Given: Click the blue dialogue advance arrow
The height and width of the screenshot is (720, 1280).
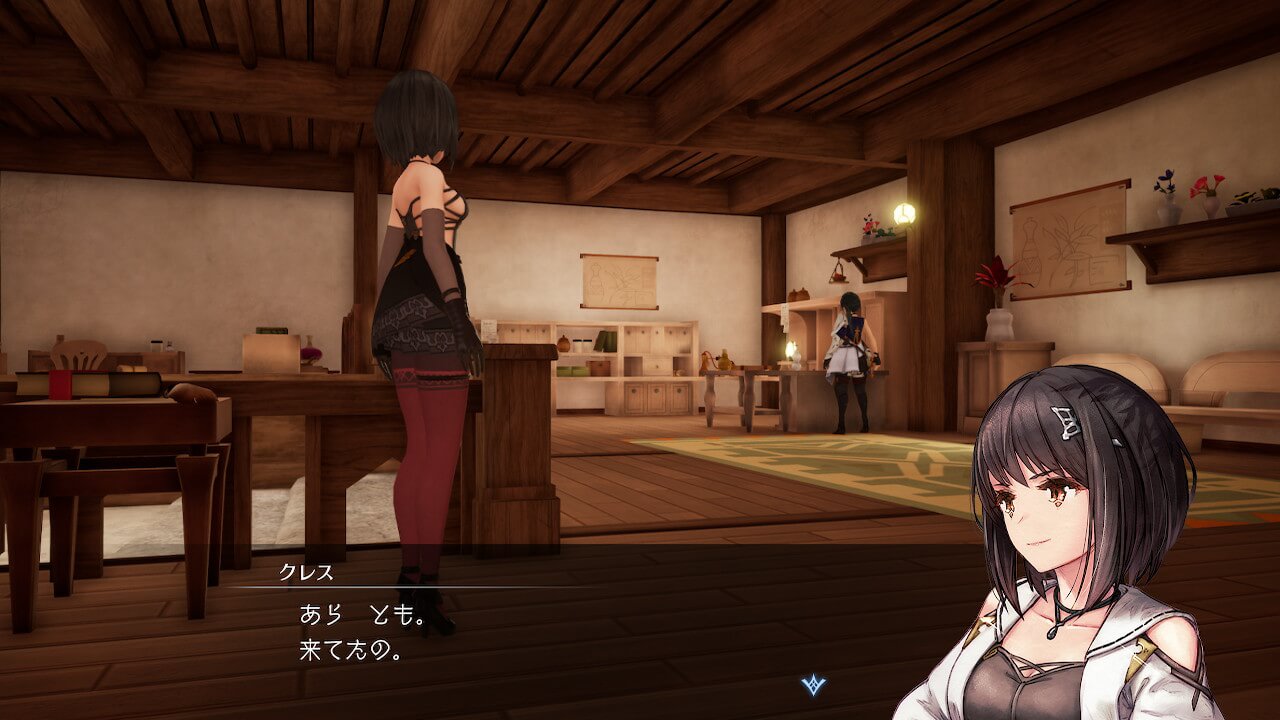Looking at the screenshot, I should click(x=812, y=685).
